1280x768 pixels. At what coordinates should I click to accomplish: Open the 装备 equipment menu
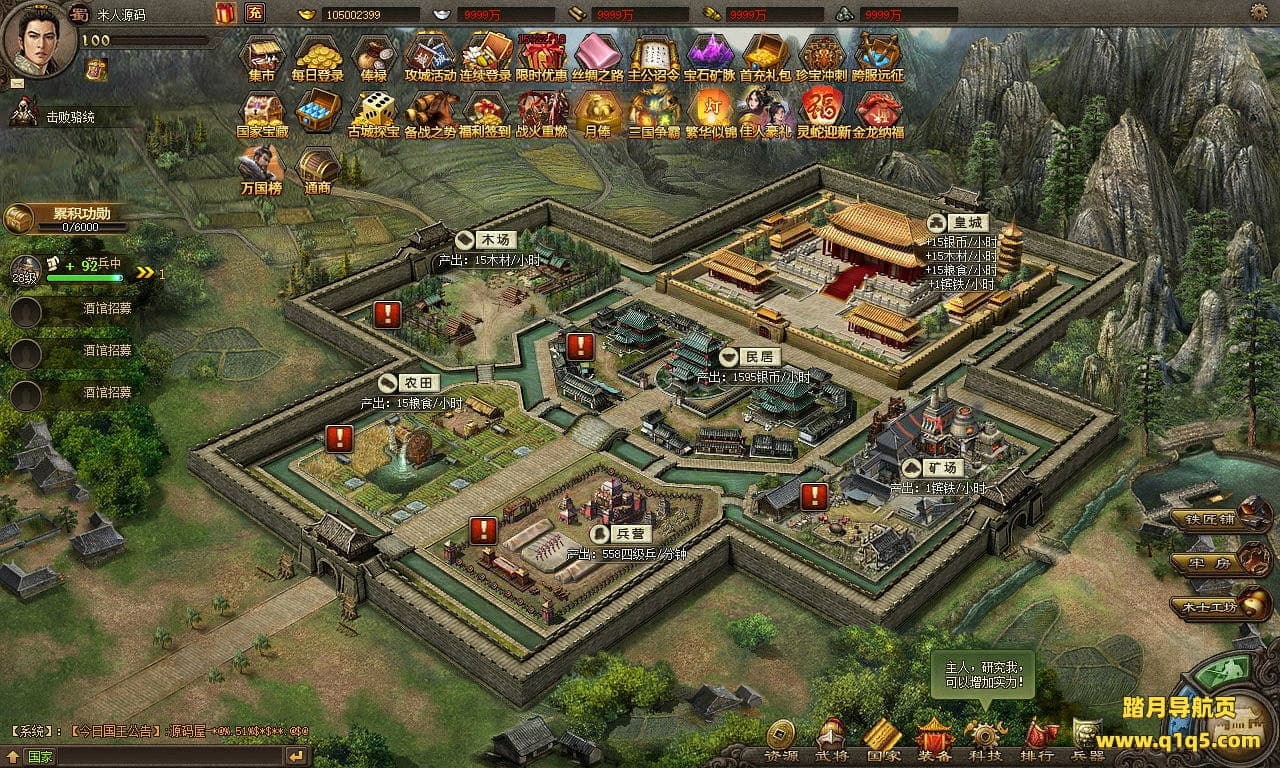(934, 739)
